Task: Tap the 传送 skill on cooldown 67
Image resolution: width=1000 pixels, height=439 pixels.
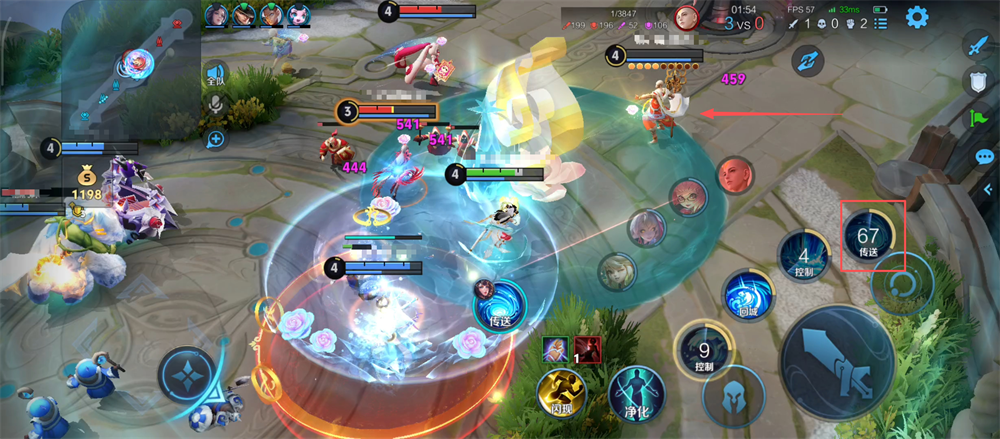Action: click(870, 236)
